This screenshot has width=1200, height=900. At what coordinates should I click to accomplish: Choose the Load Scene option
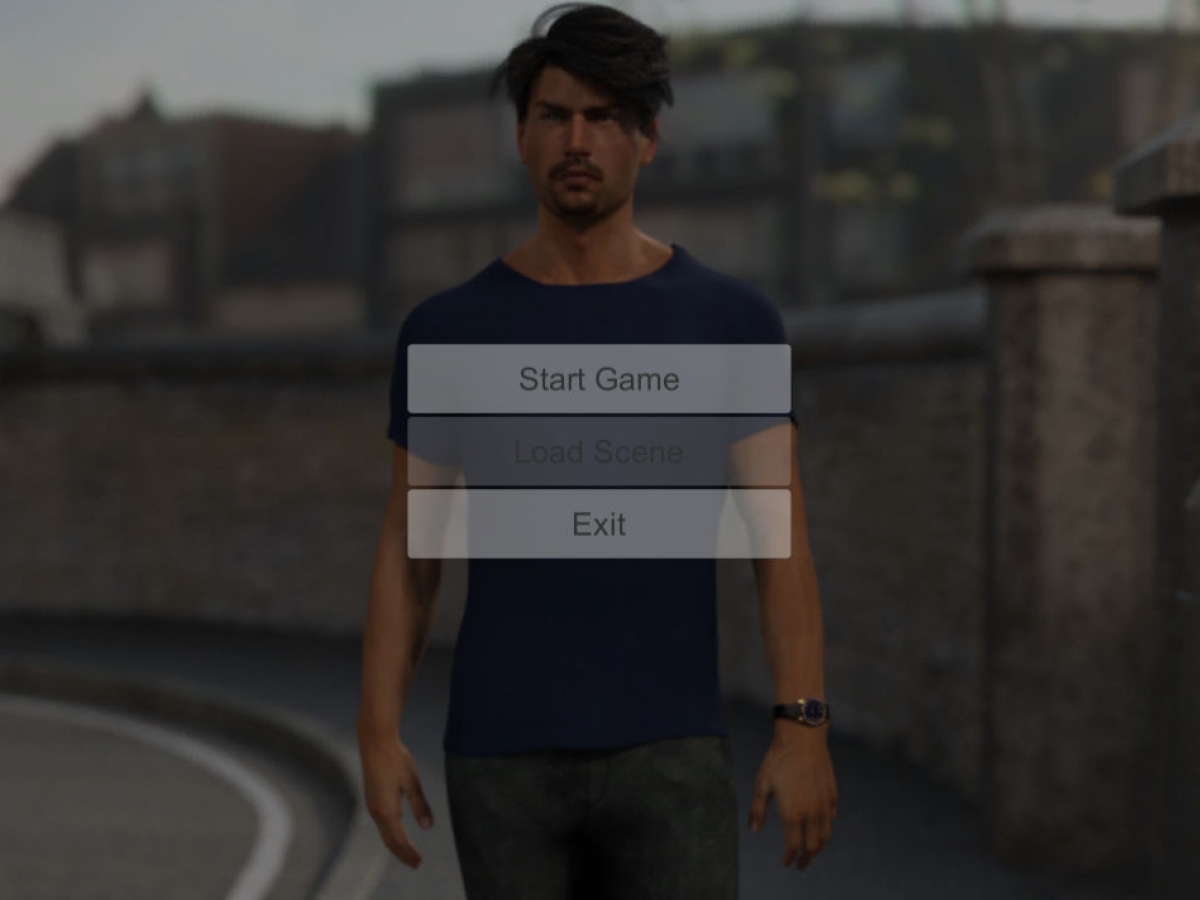[598, 452]
